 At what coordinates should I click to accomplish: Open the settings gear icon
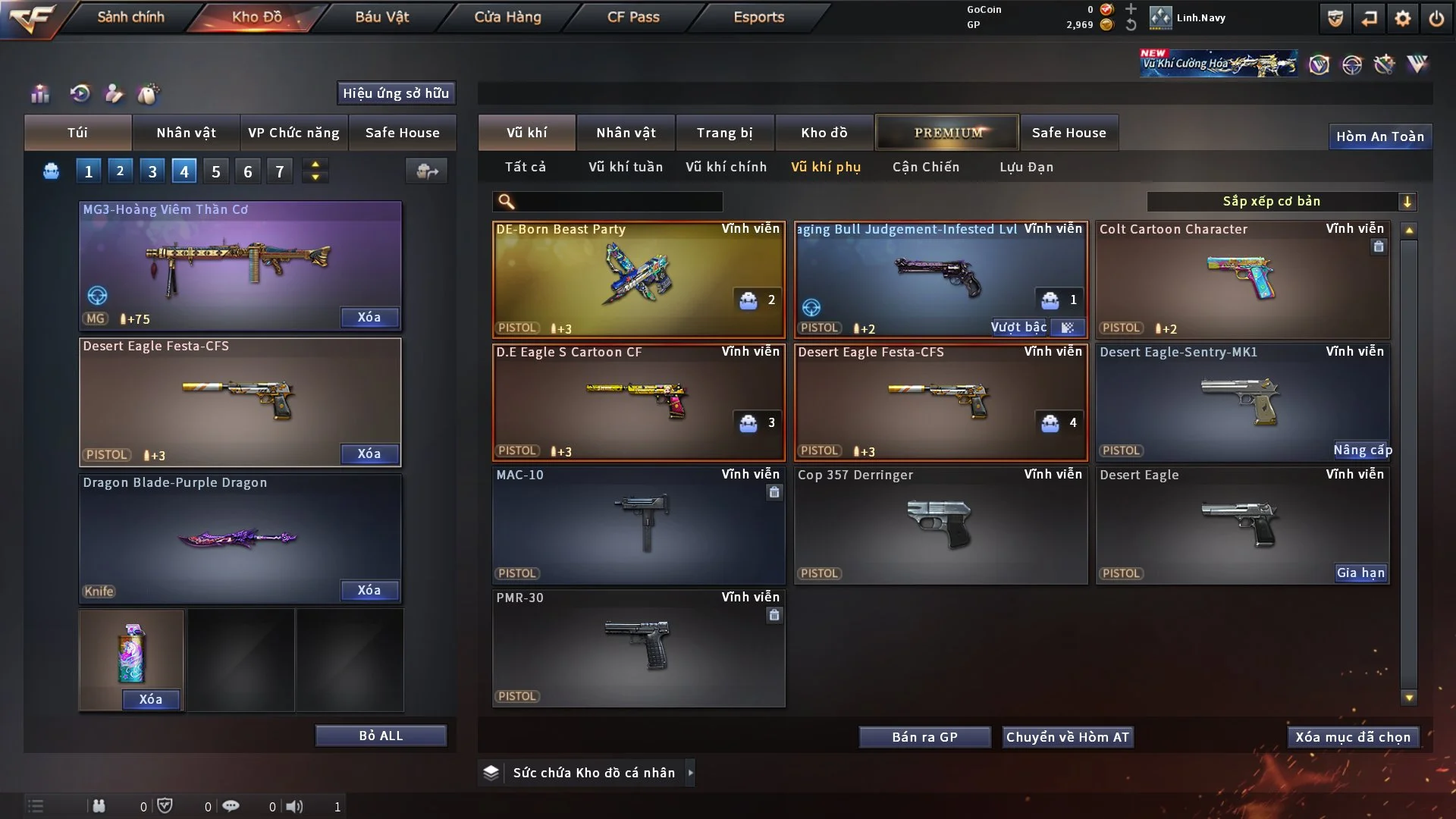1402,18
